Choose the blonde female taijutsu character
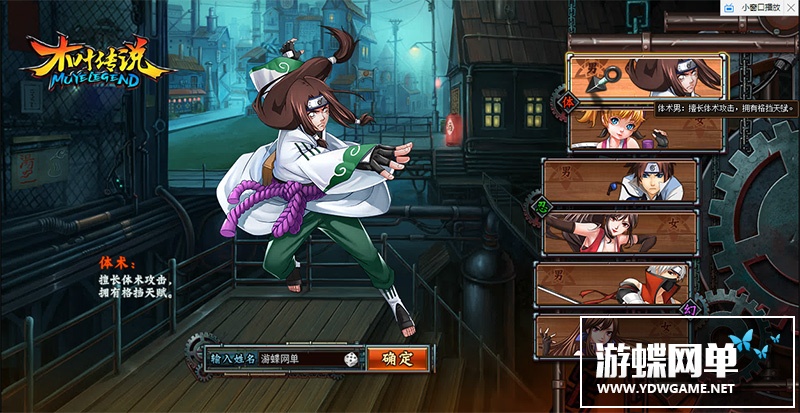 tap(647, 128)
